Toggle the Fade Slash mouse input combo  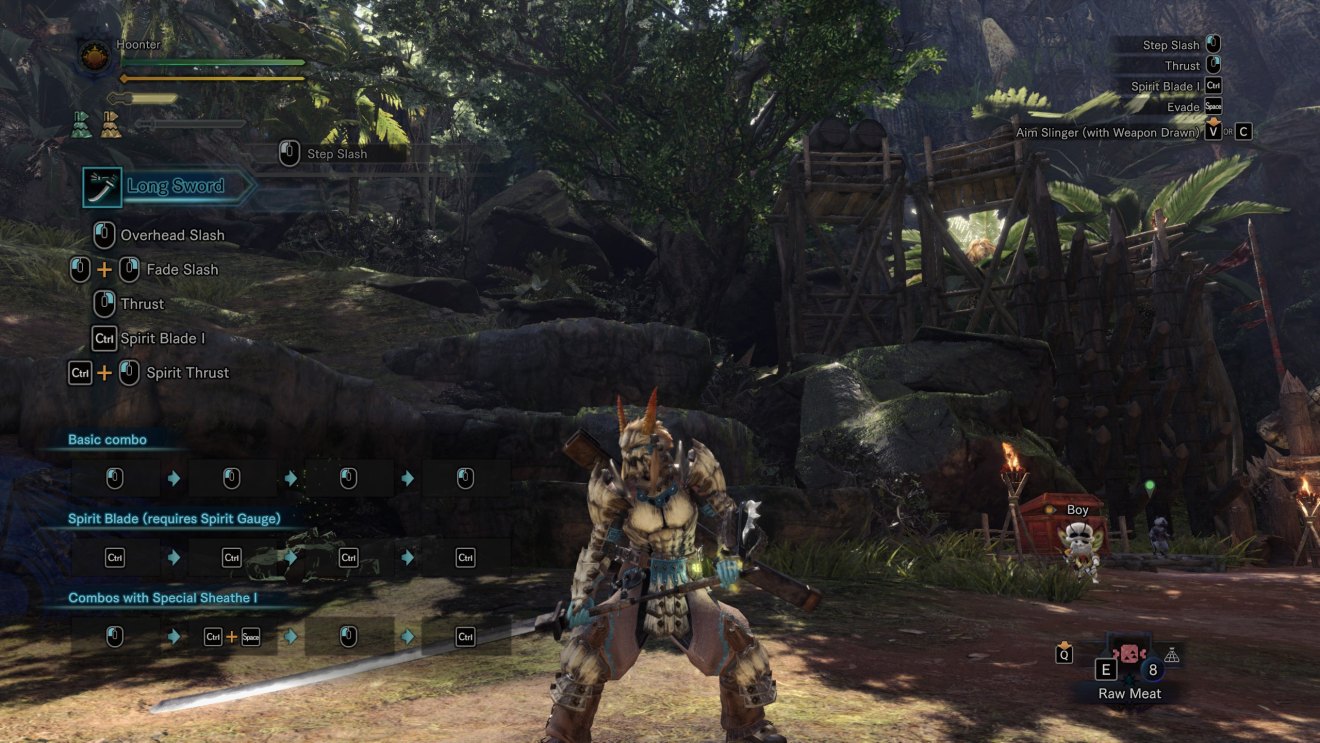[103, 269]
